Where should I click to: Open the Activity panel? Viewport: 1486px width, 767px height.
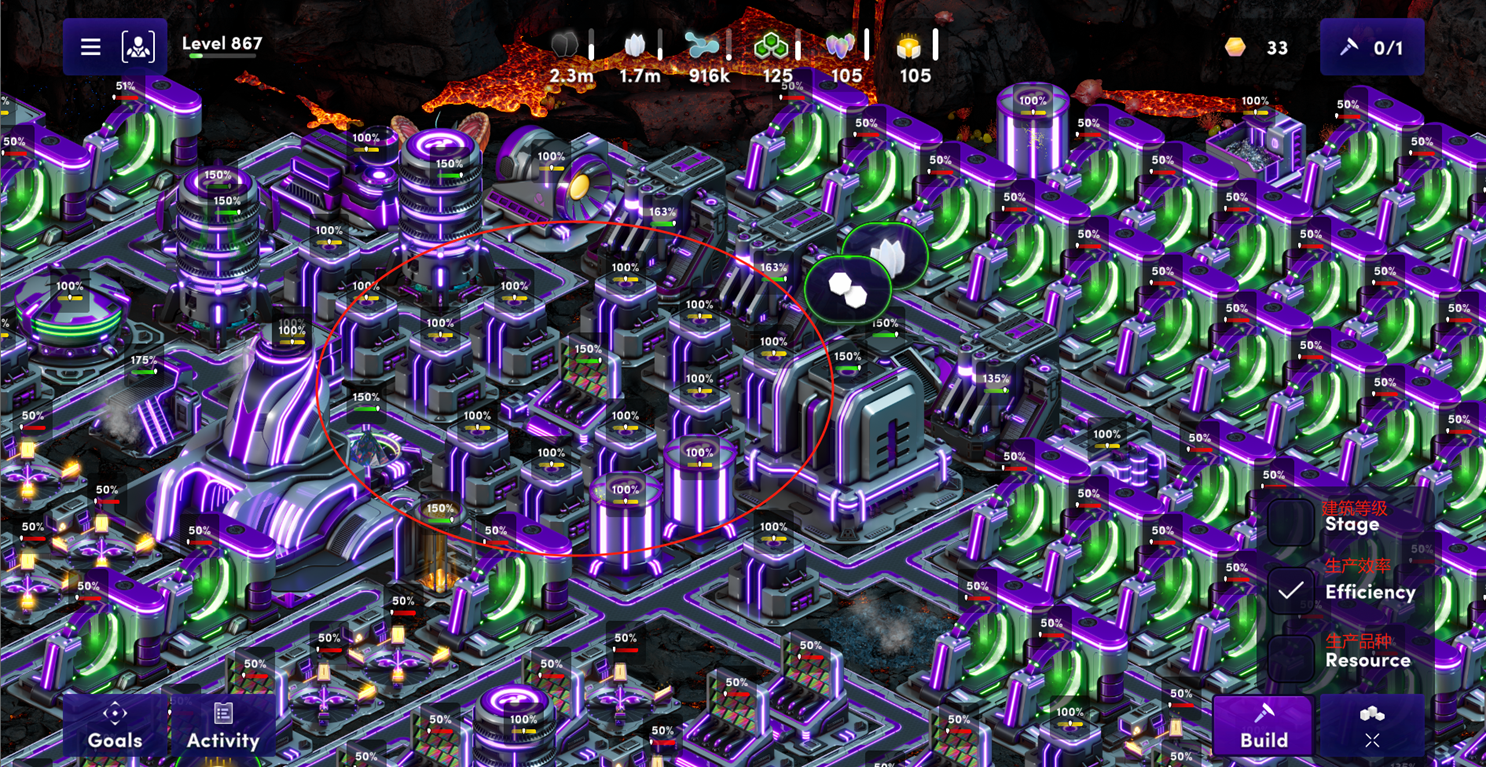223,727
